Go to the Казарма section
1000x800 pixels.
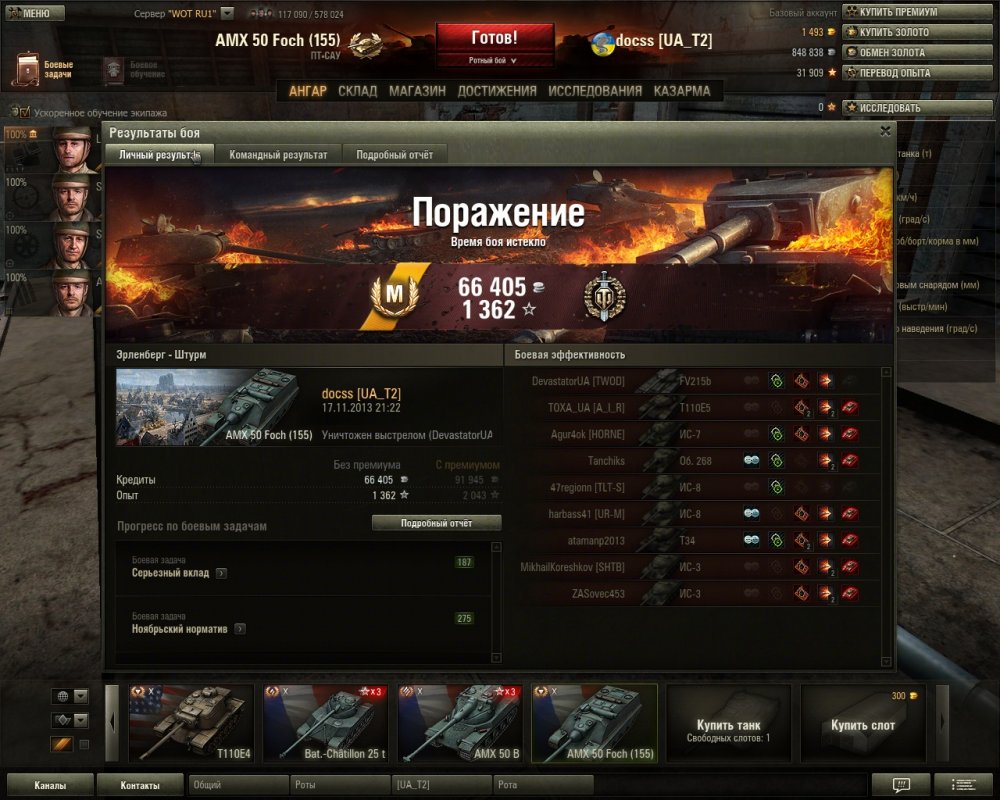pos(682,91)
